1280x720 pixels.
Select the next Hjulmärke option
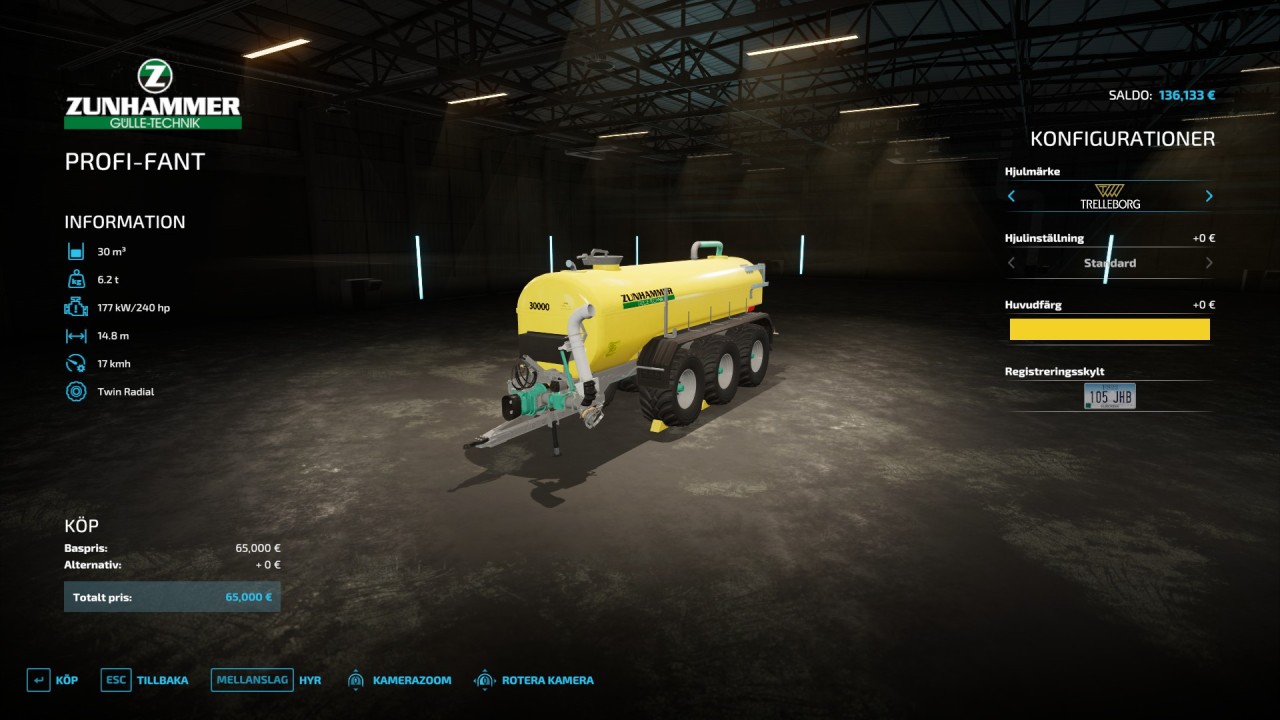(x=1208, y=196)
